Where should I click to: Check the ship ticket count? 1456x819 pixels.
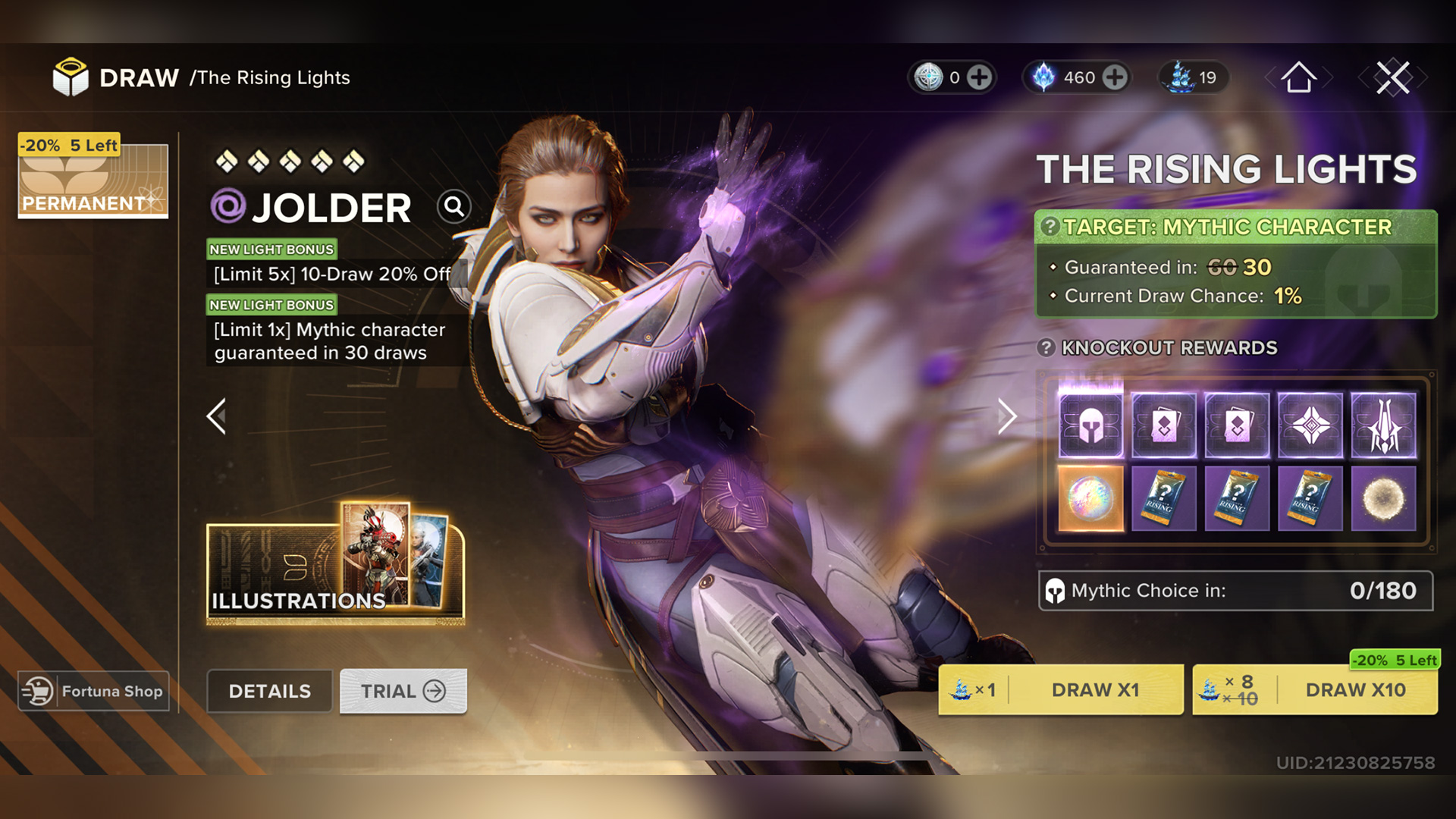coord(1194,77)
